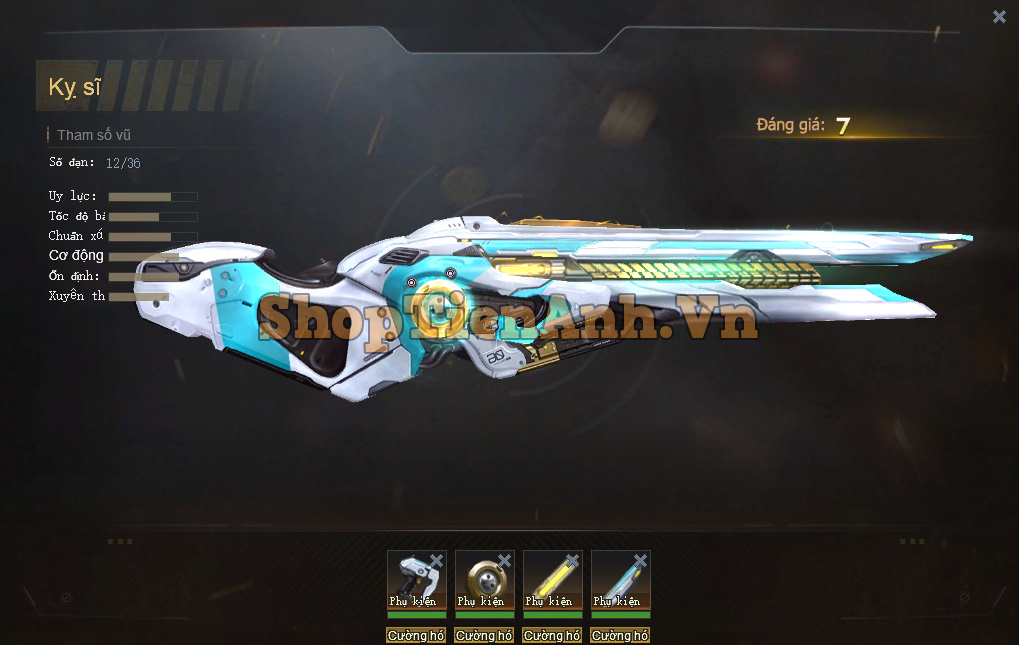Remove the gold disc accessory via its X

[504, 561]
